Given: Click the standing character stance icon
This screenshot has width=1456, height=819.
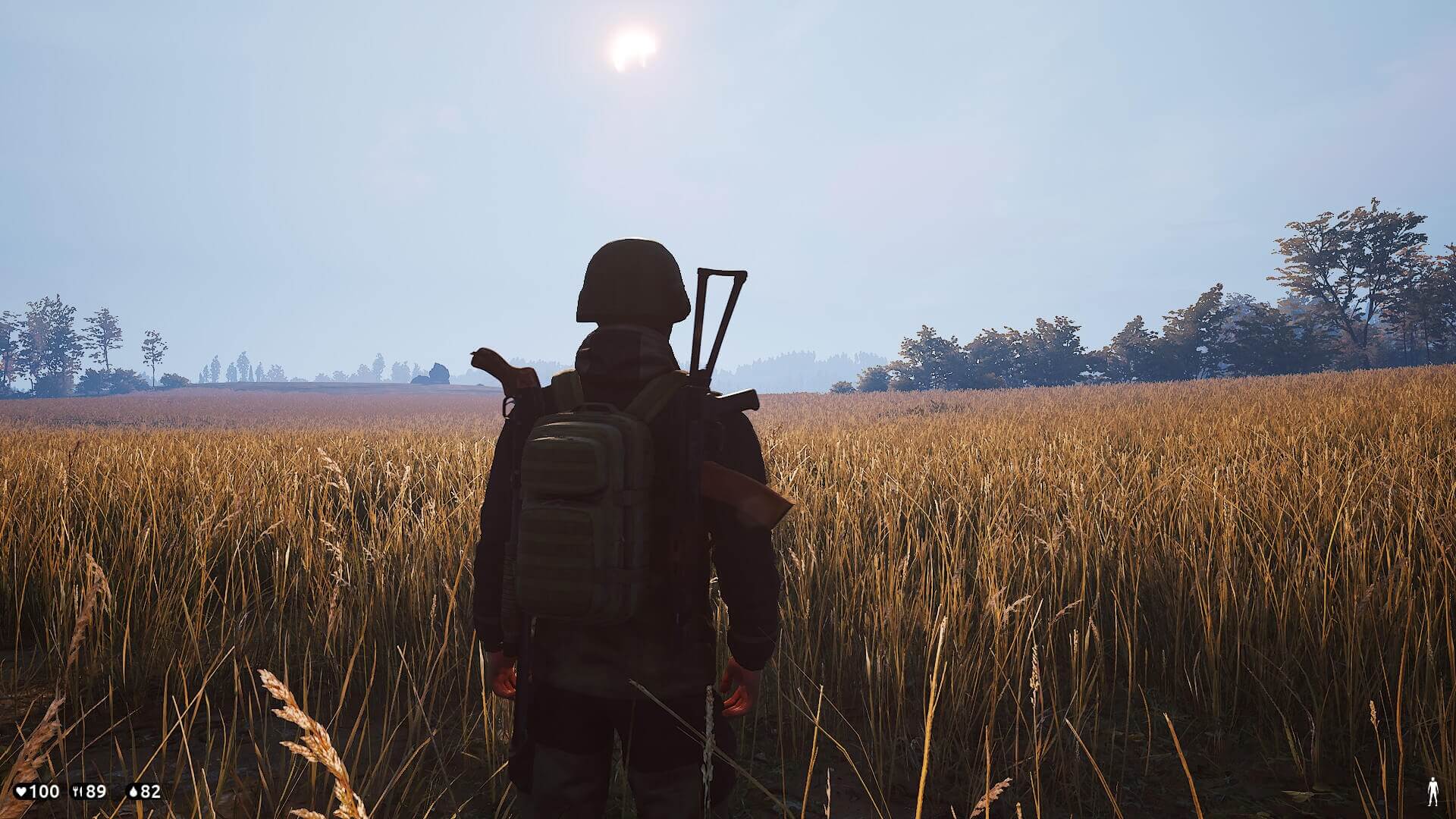Looking at the screenshot, I should coord(1432,792).
